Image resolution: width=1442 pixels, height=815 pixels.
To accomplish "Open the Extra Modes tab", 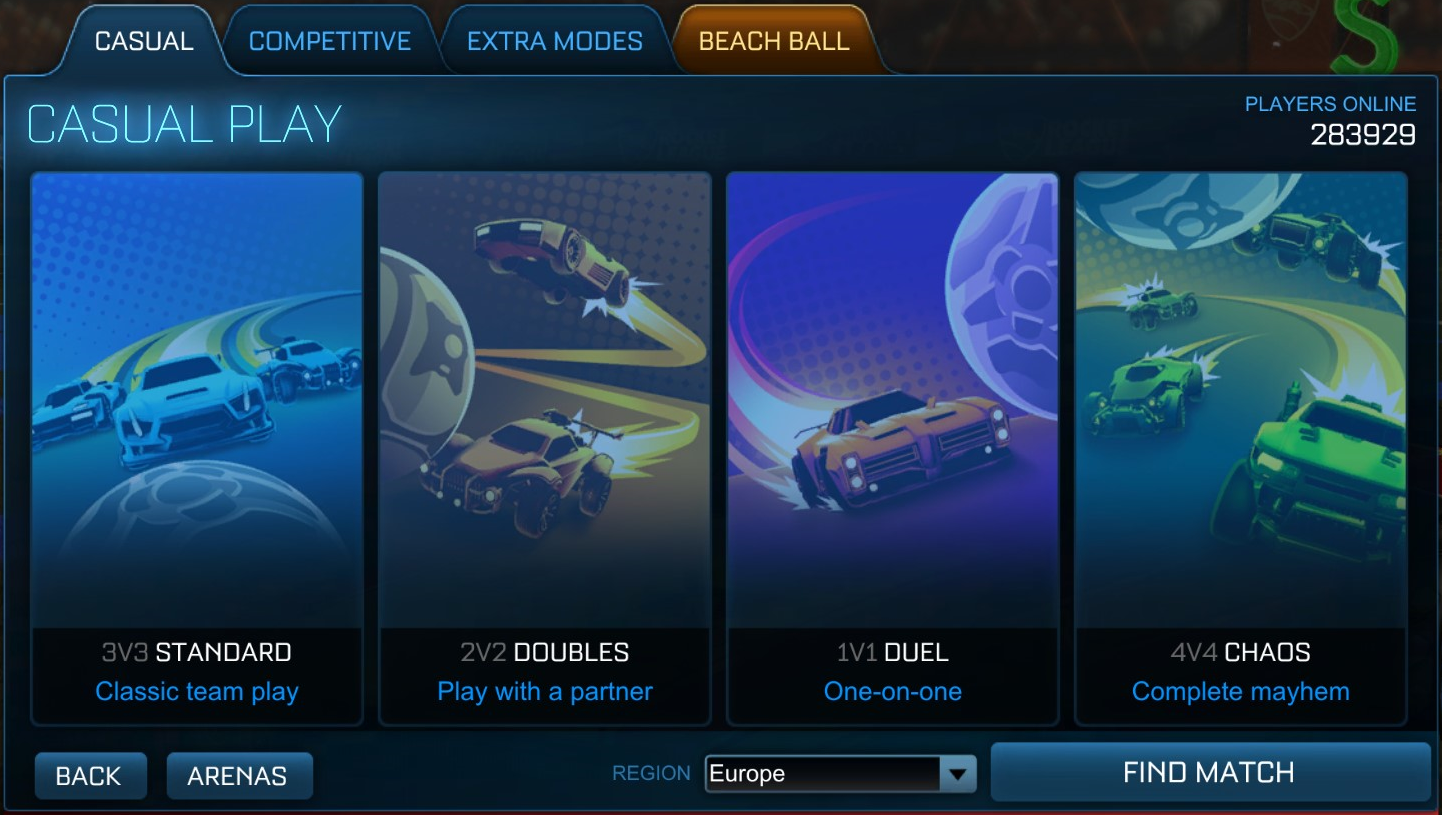I will tap(553, 40).
